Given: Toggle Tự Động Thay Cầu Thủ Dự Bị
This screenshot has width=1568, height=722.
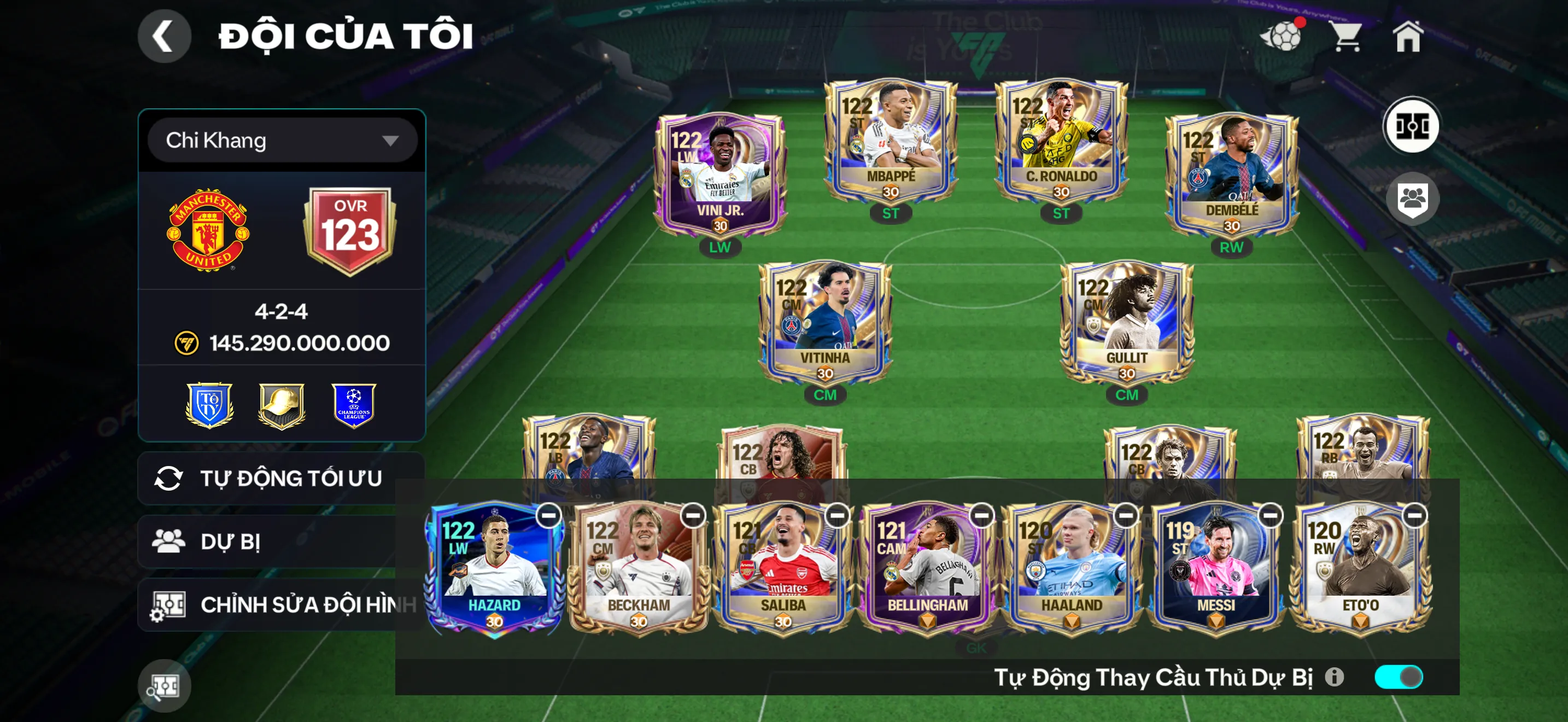Looking at the screenshot, I should pyautogui.click(x=1398, y=677).
